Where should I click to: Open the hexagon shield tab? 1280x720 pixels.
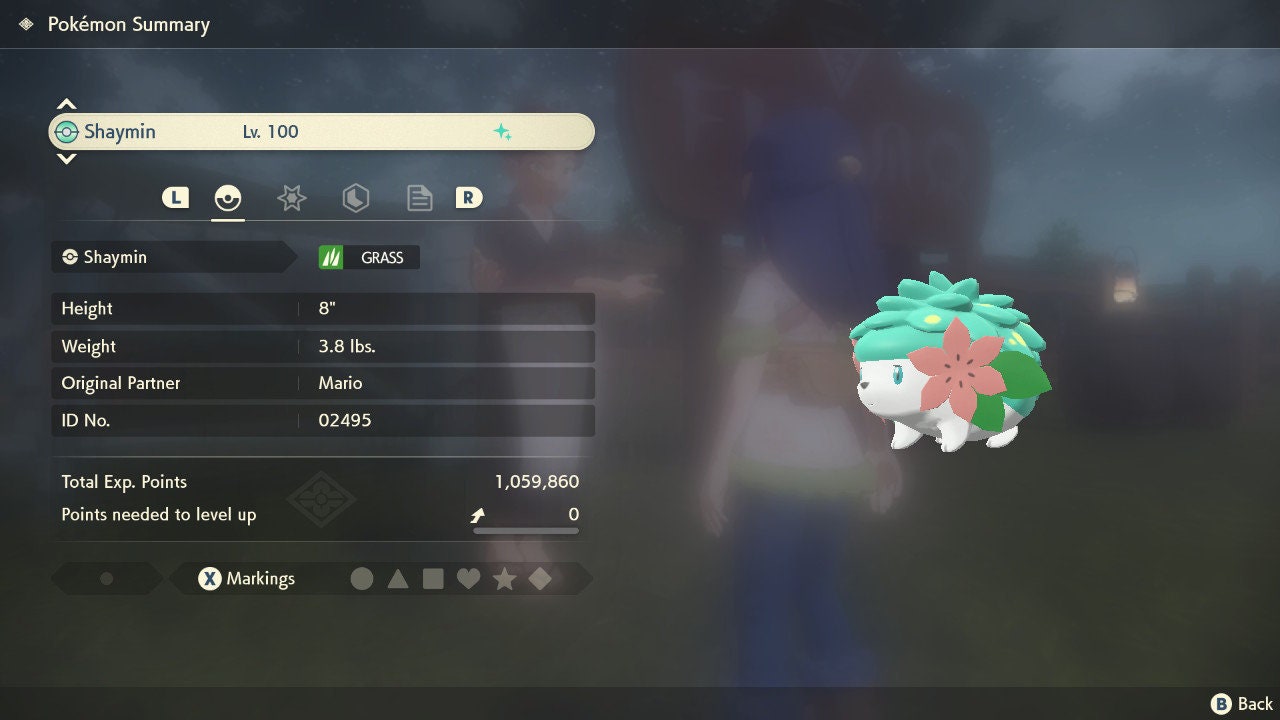pos(355,198)
